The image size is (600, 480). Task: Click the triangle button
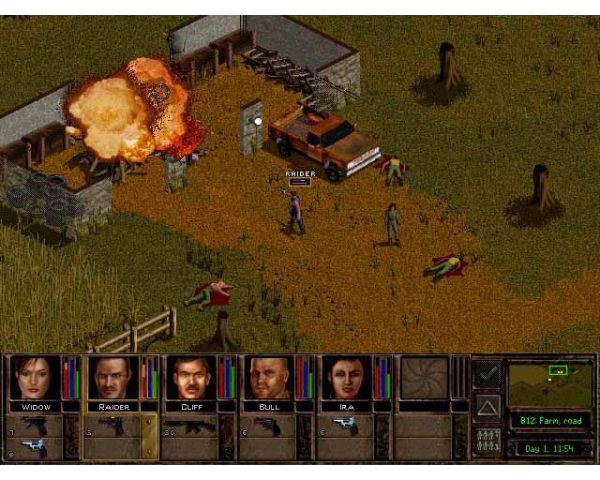487,406
